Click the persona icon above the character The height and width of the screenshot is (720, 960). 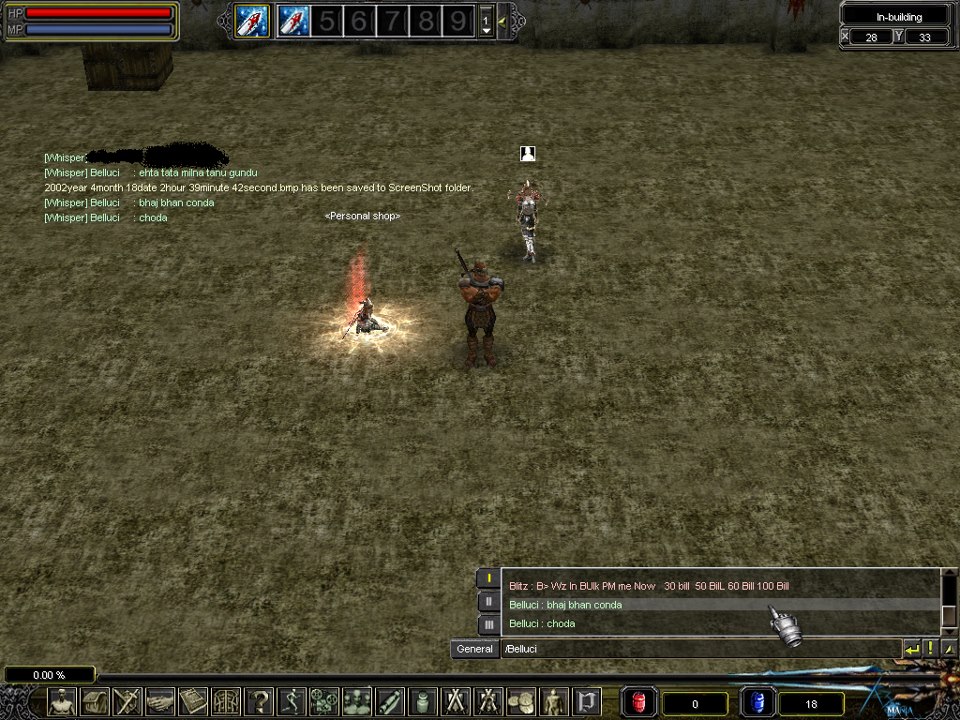[528, 153]
